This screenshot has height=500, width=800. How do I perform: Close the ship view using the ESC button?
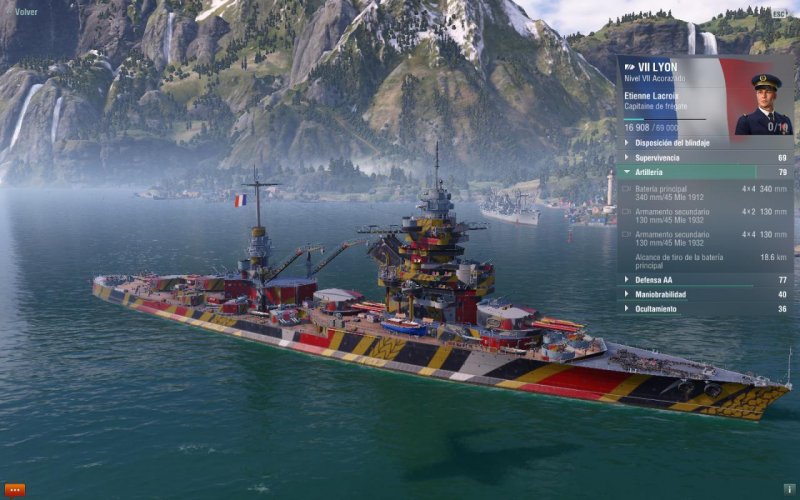click(779, 13)
